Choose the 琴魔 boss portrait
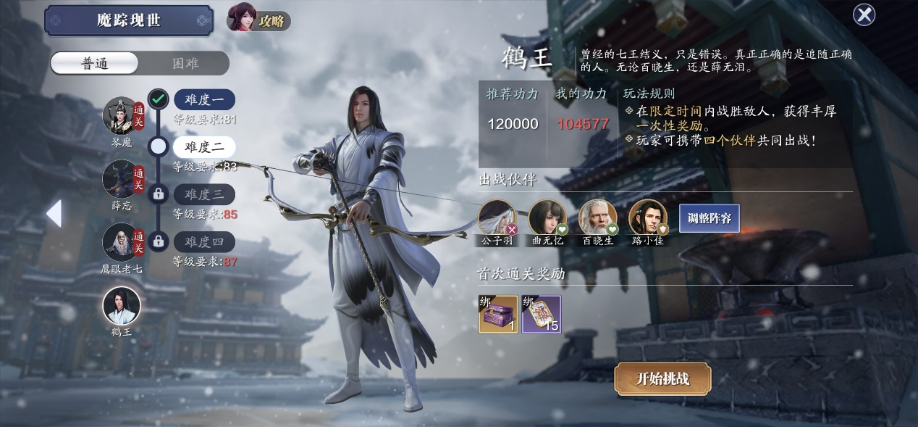The image size is (919, 428). tap(121, 116)
